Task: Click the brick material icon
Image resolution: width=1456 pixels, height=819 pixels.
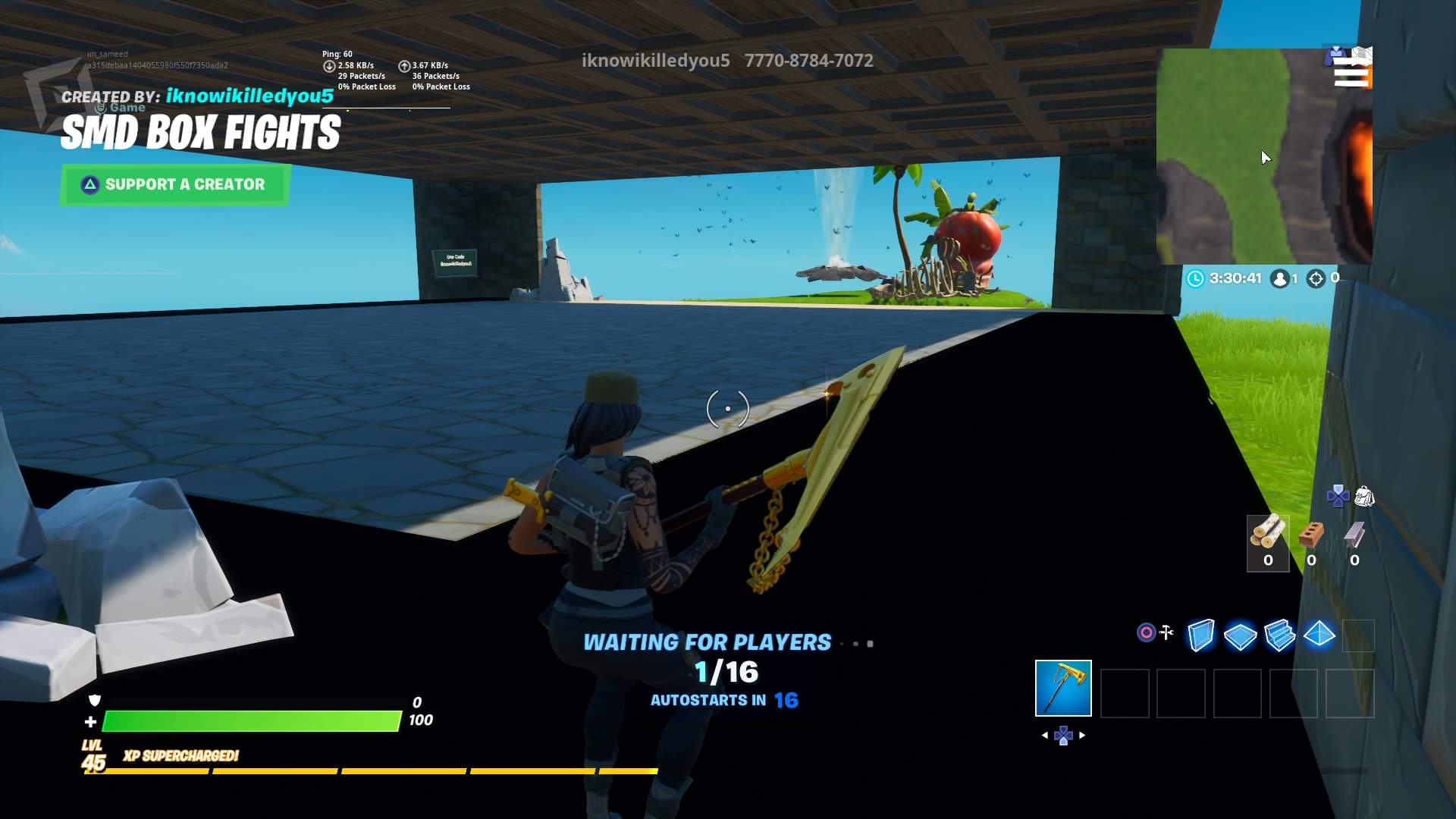Action: click(1312, 534)
